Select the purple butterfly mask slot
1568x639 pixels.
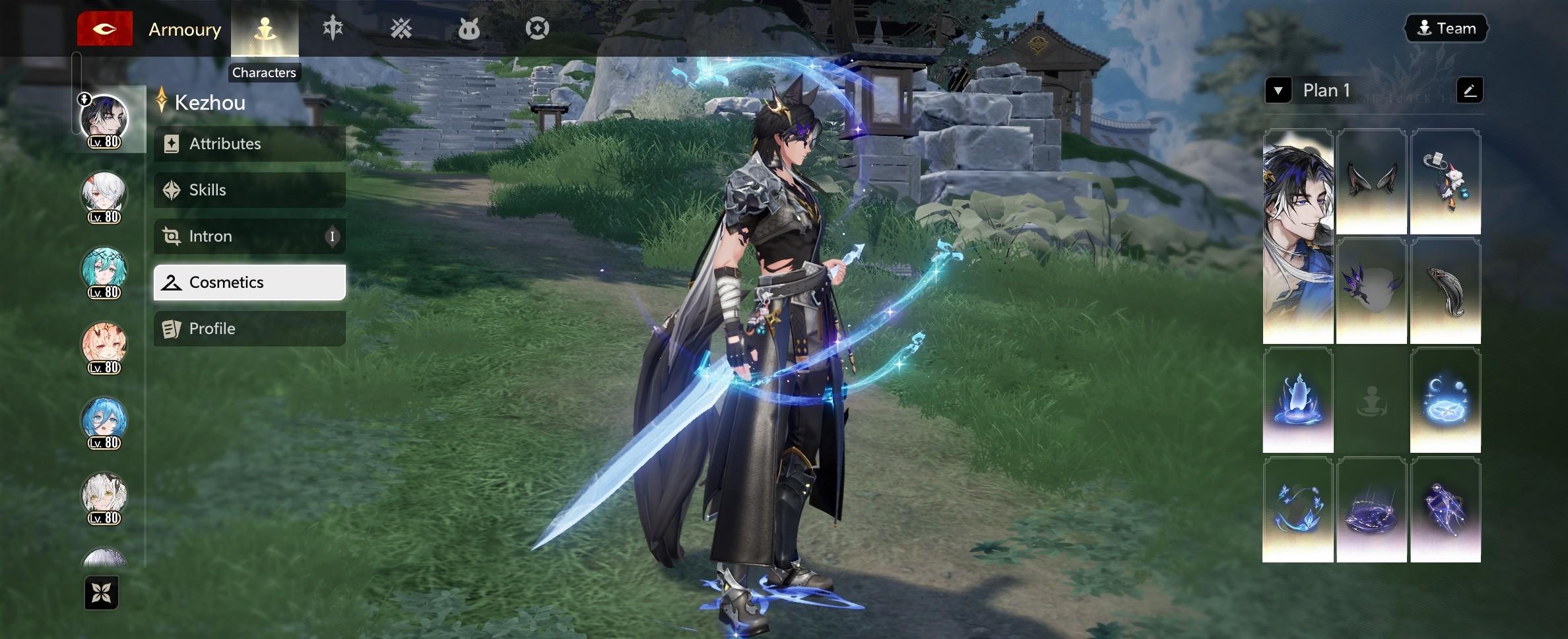point(1371,291)
